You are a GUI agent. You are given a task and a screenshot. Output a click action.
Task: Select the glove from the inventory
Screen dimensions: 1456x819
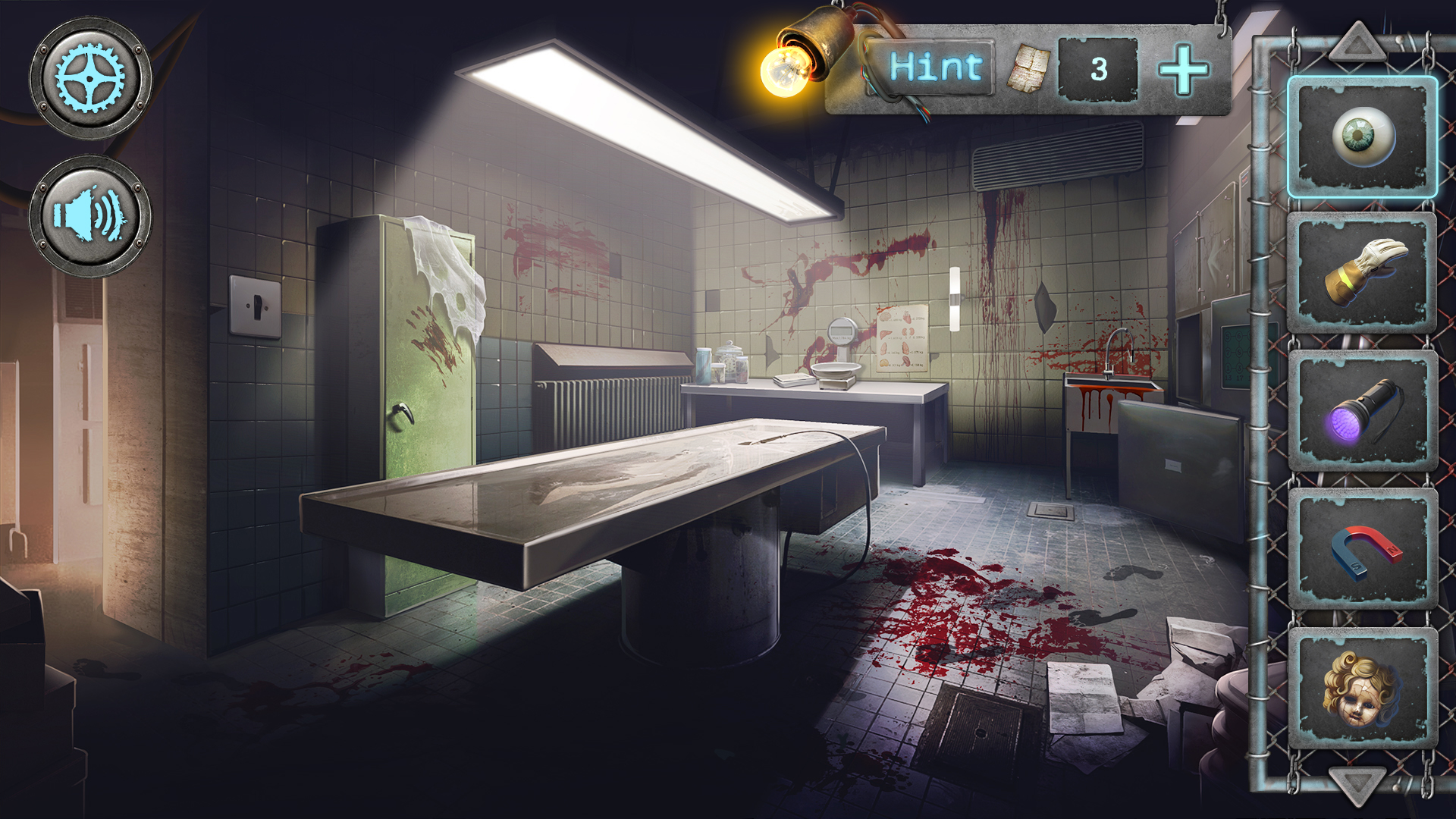coord(1364,270)
